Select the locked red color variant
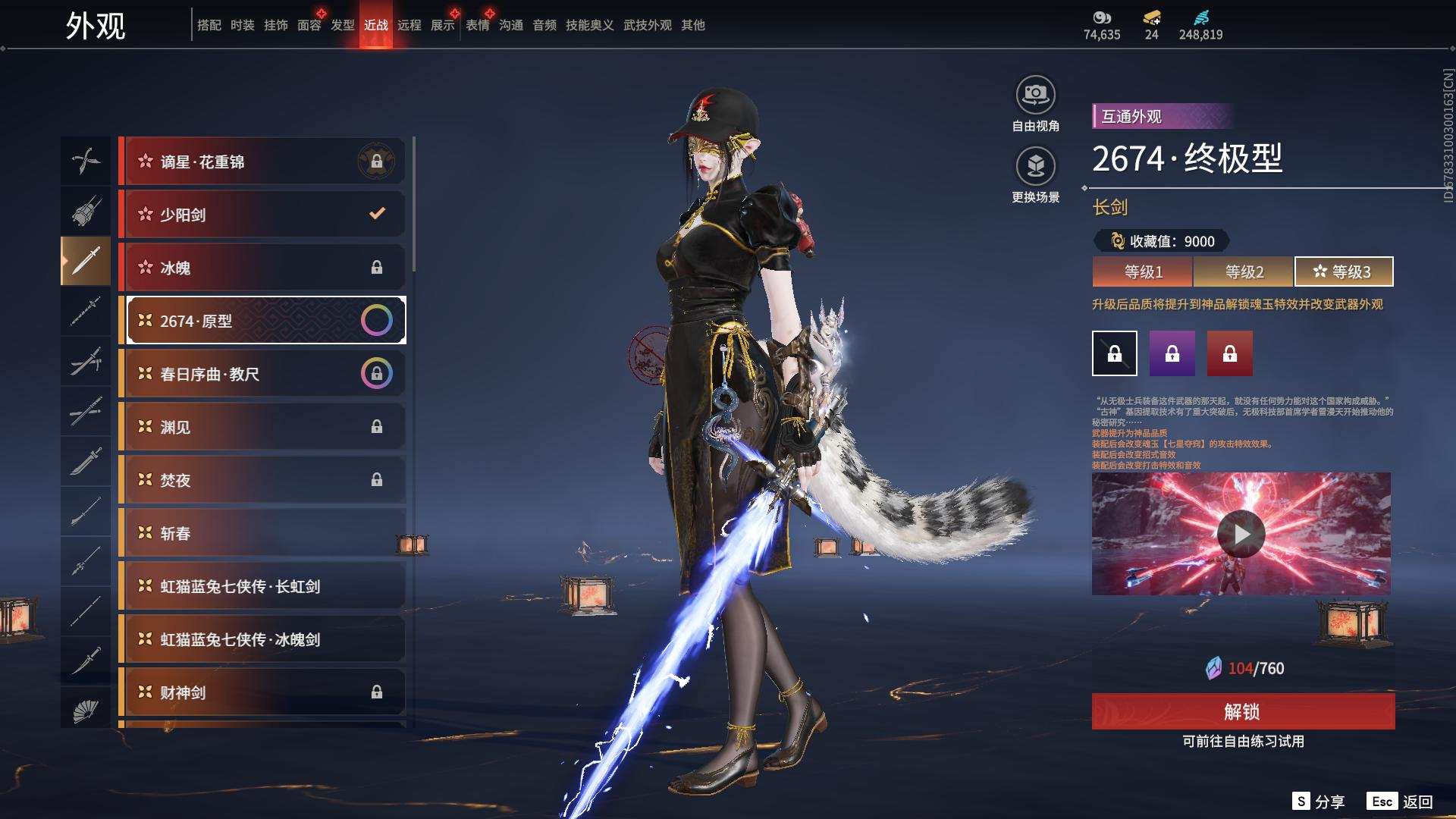Screen dimensions: 1456x819 pyautogui.click(x=1229, y=353)
